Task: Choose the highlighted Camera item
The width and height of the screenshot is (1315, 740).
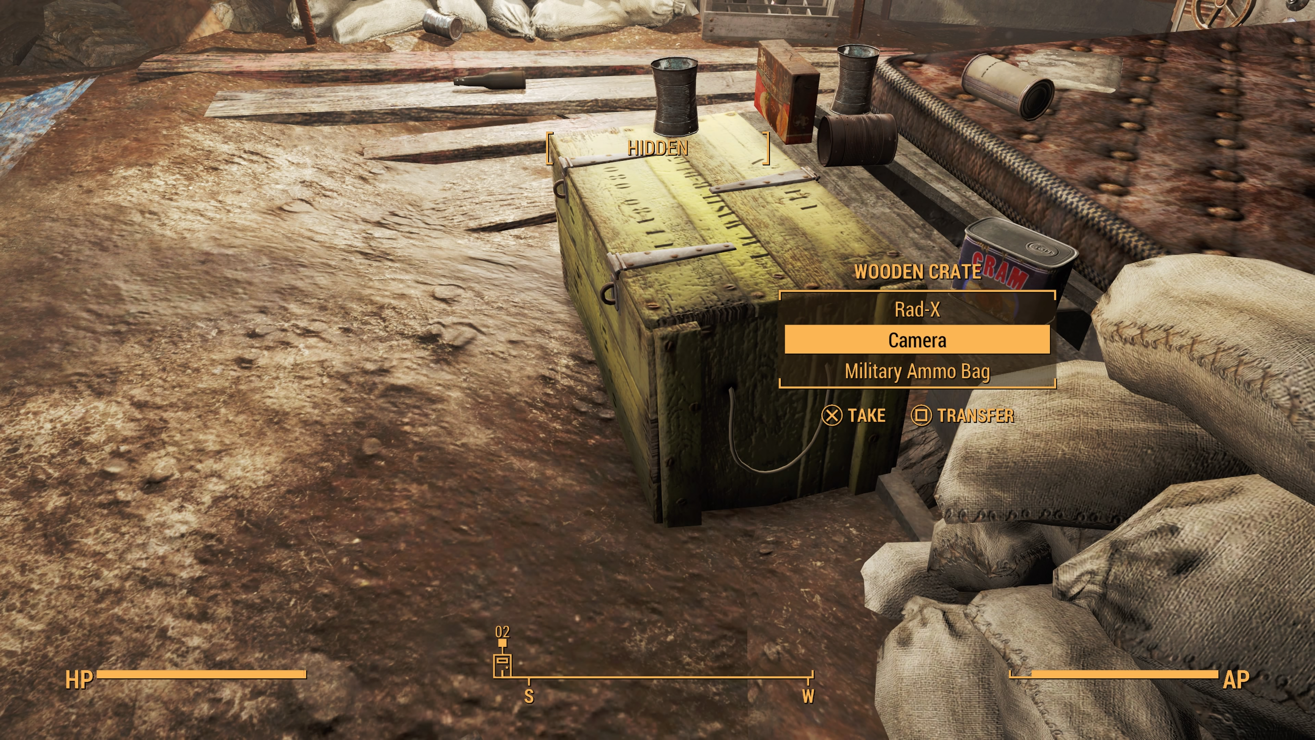Action: [x=917, y=340]
